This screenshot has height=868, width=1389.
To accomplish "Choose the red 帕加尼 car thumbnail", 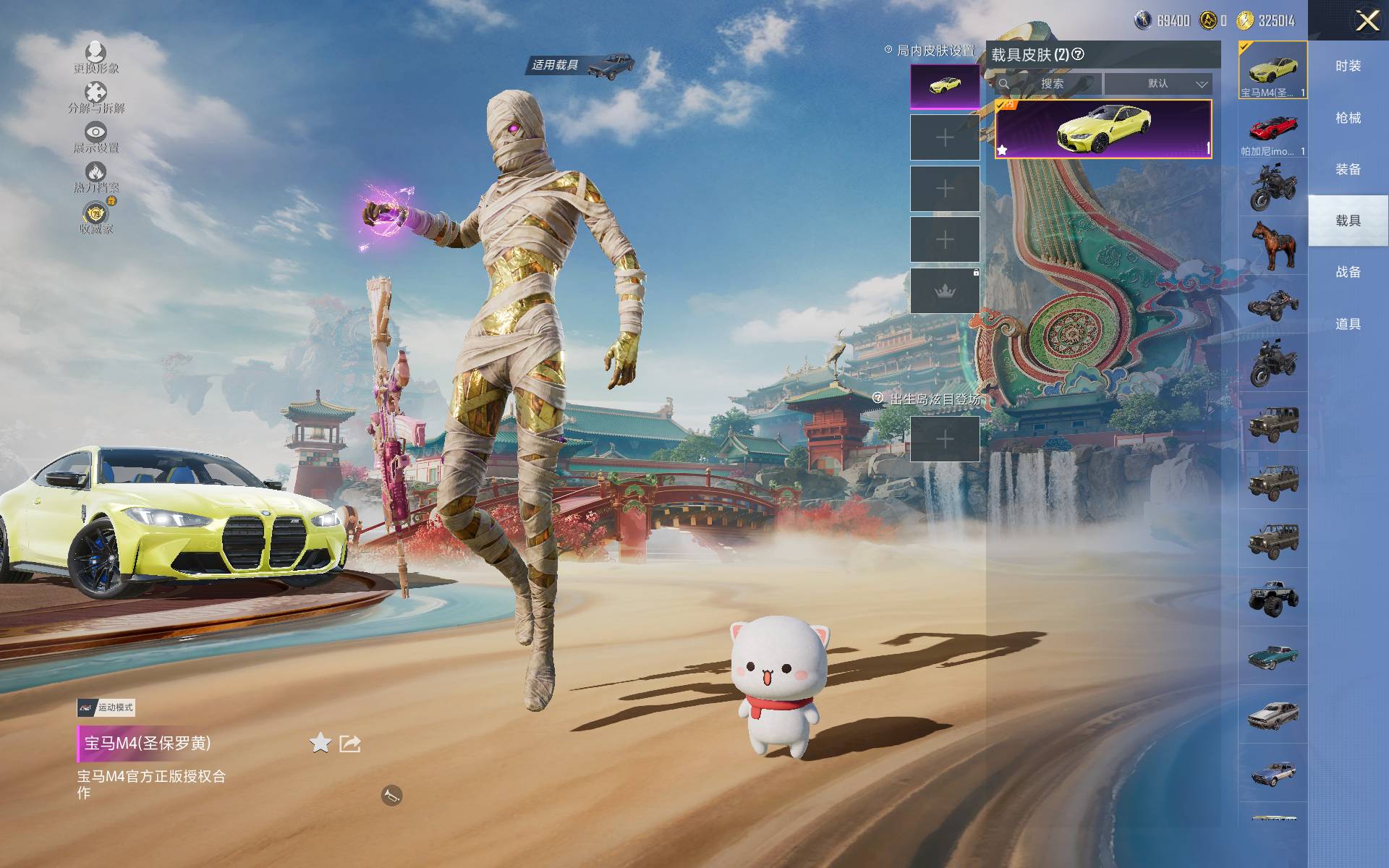I will (1273, 129).
